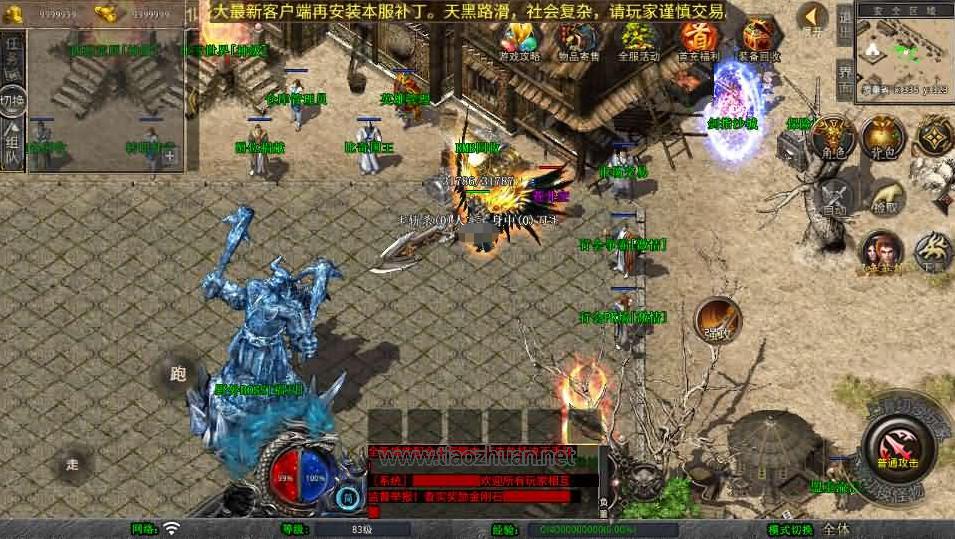The height and width of the screenshot is (539, 955).
Task: Open the 装备回收 equipment recycling chest
Action: [760, 39]
